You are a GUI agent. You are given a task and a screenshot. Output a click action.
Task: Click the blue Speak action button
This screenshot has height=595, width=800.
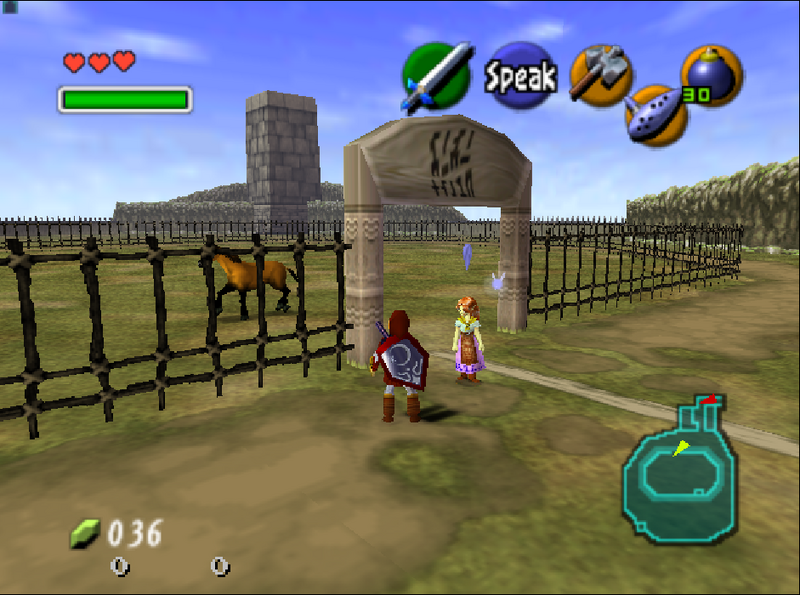click(x=520, y=76)
